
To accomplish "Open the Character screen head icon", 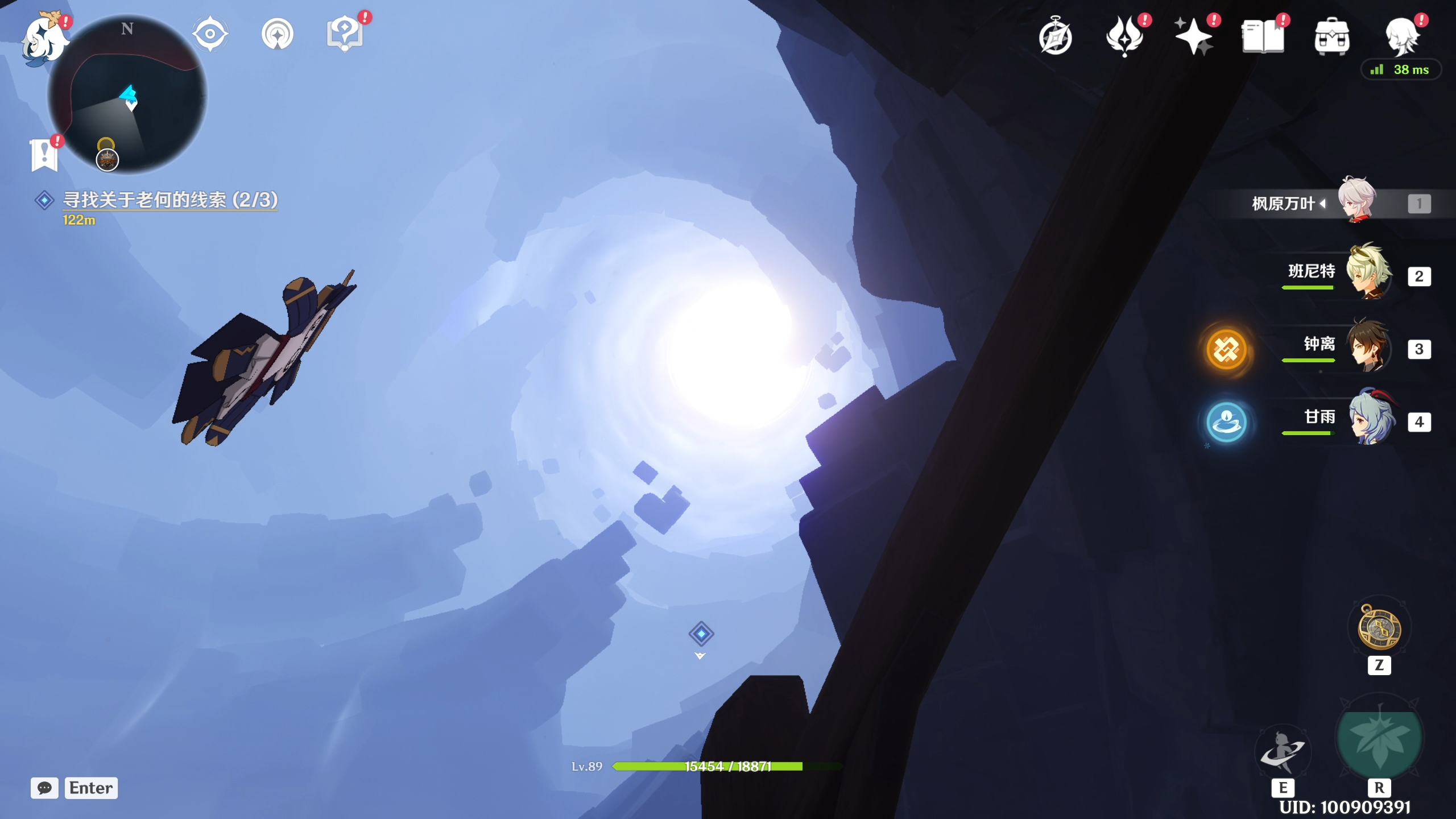I will click(1401, 36).
